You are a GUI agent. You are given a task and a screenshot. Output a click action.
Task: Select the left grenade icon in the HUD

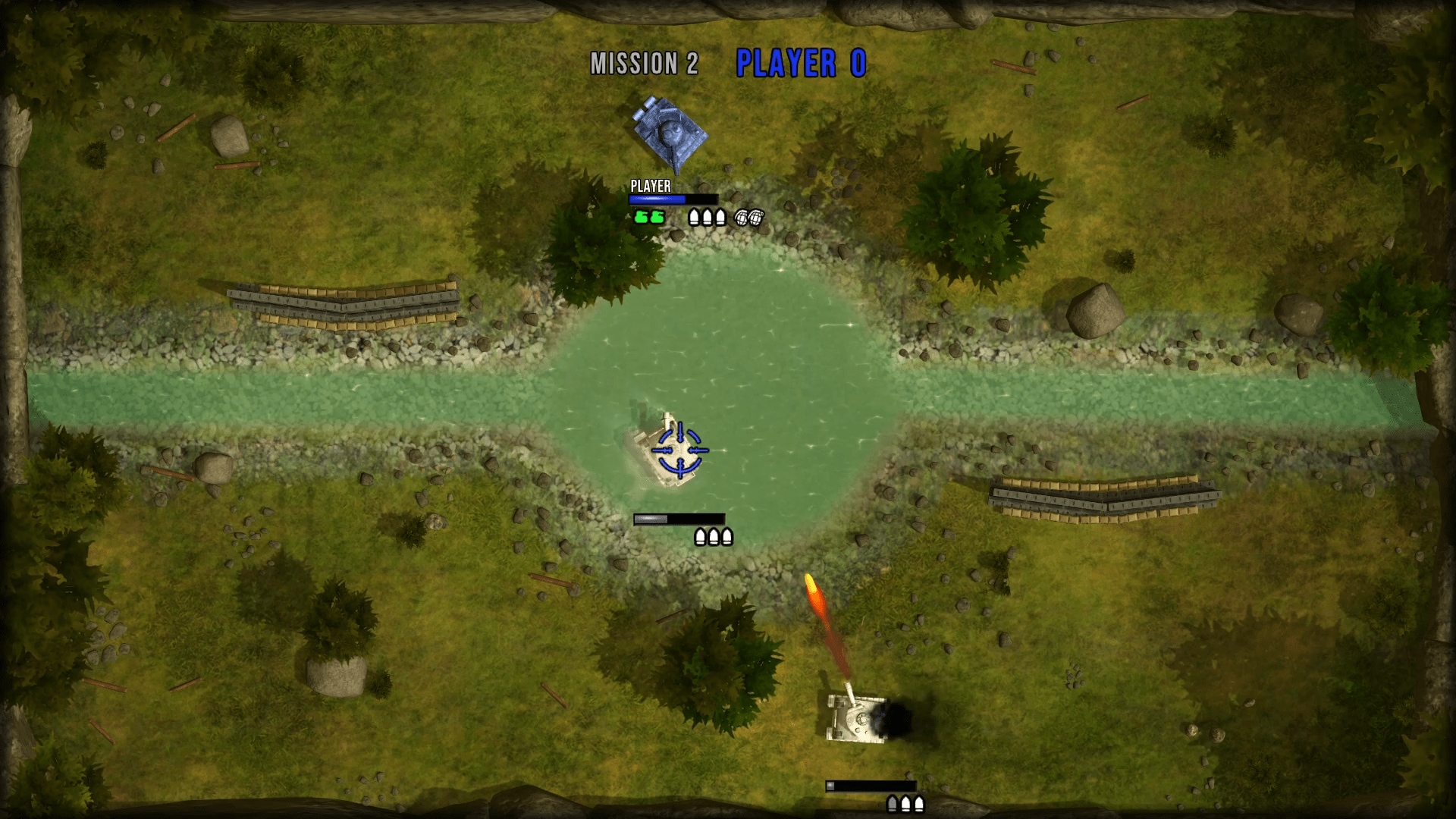(x=742, y=218)
